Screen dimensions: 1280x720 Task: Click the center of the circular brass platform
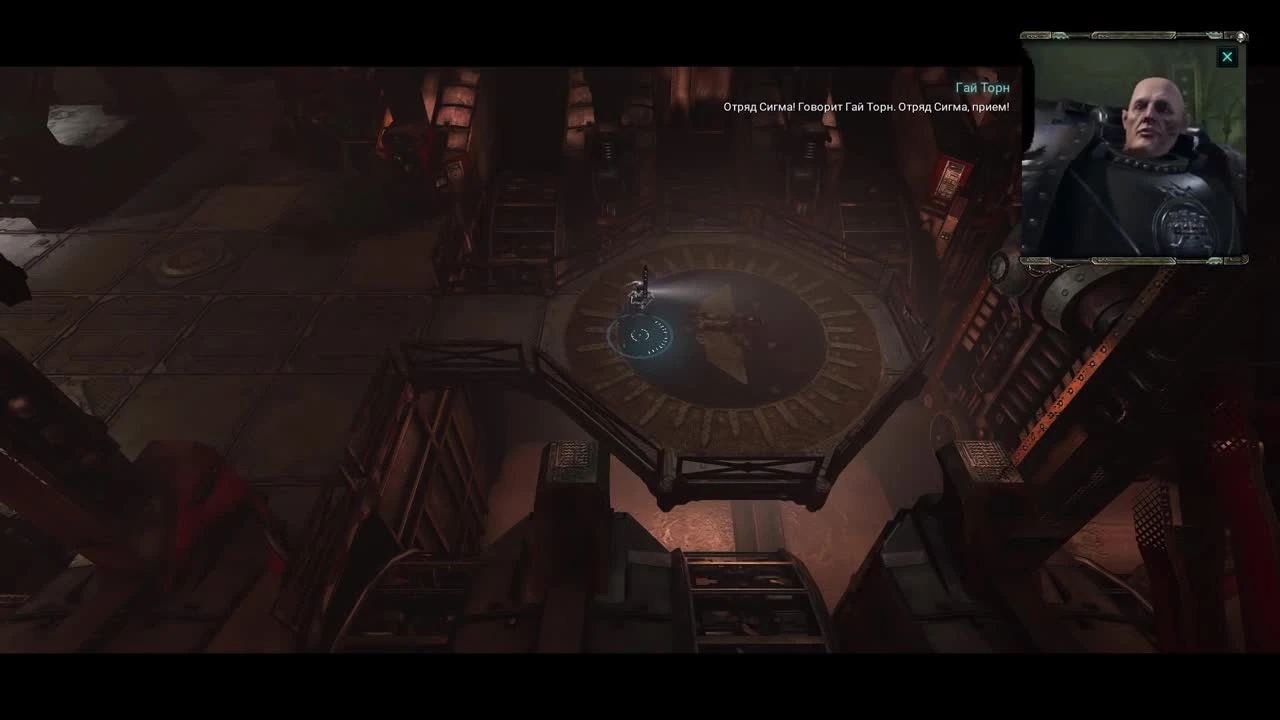click(x=700, y=340)
